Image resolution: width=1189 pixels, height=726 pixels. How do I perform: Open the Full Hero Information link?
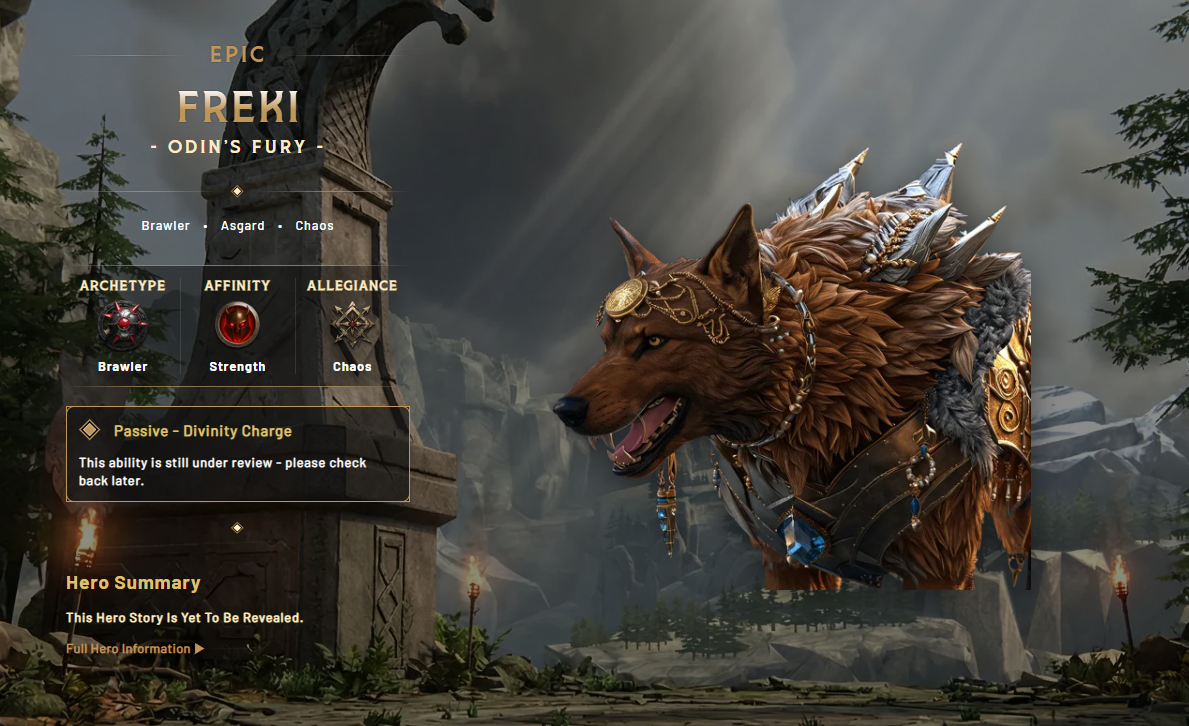134,649
